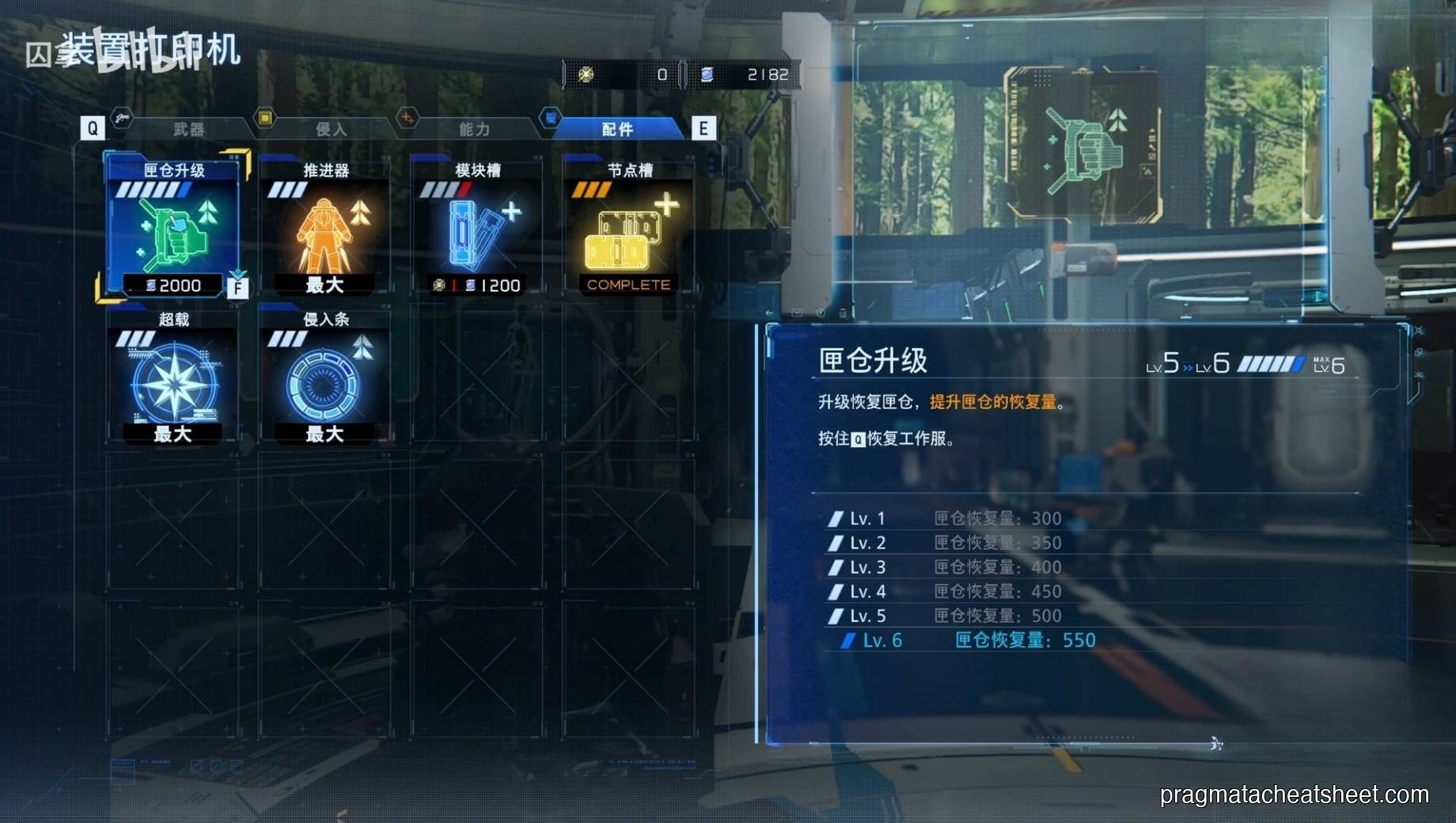Click the gold currency icon in the top bar
Screen dimensions: 1456x823
point(587,74)
